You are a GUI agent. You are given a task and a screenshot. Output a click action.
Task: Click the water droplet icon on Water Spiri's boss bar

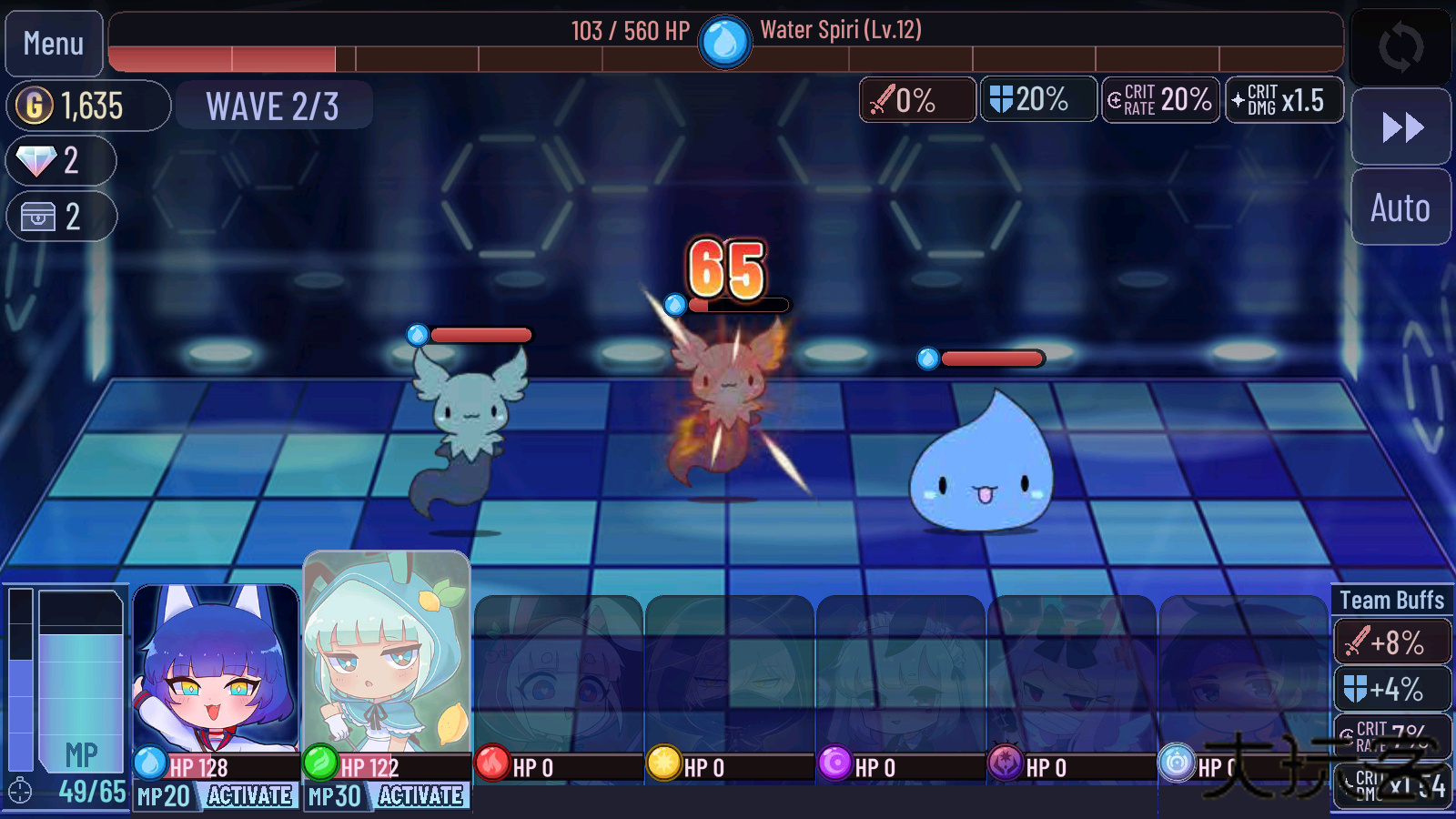(724, 40)
